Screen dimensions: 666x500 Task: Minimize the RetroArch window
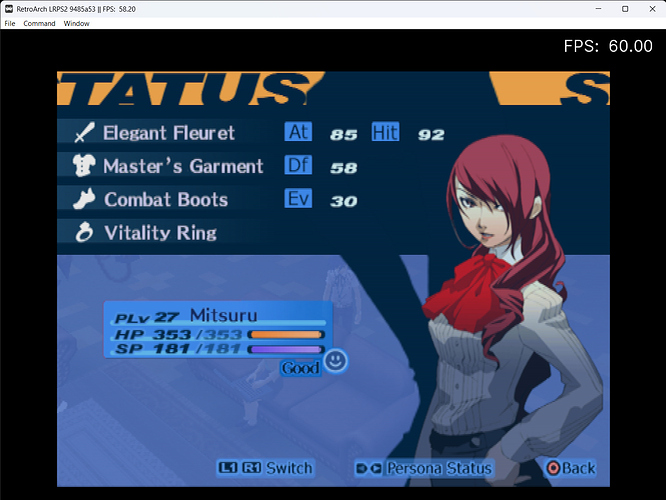click(598, 8)
